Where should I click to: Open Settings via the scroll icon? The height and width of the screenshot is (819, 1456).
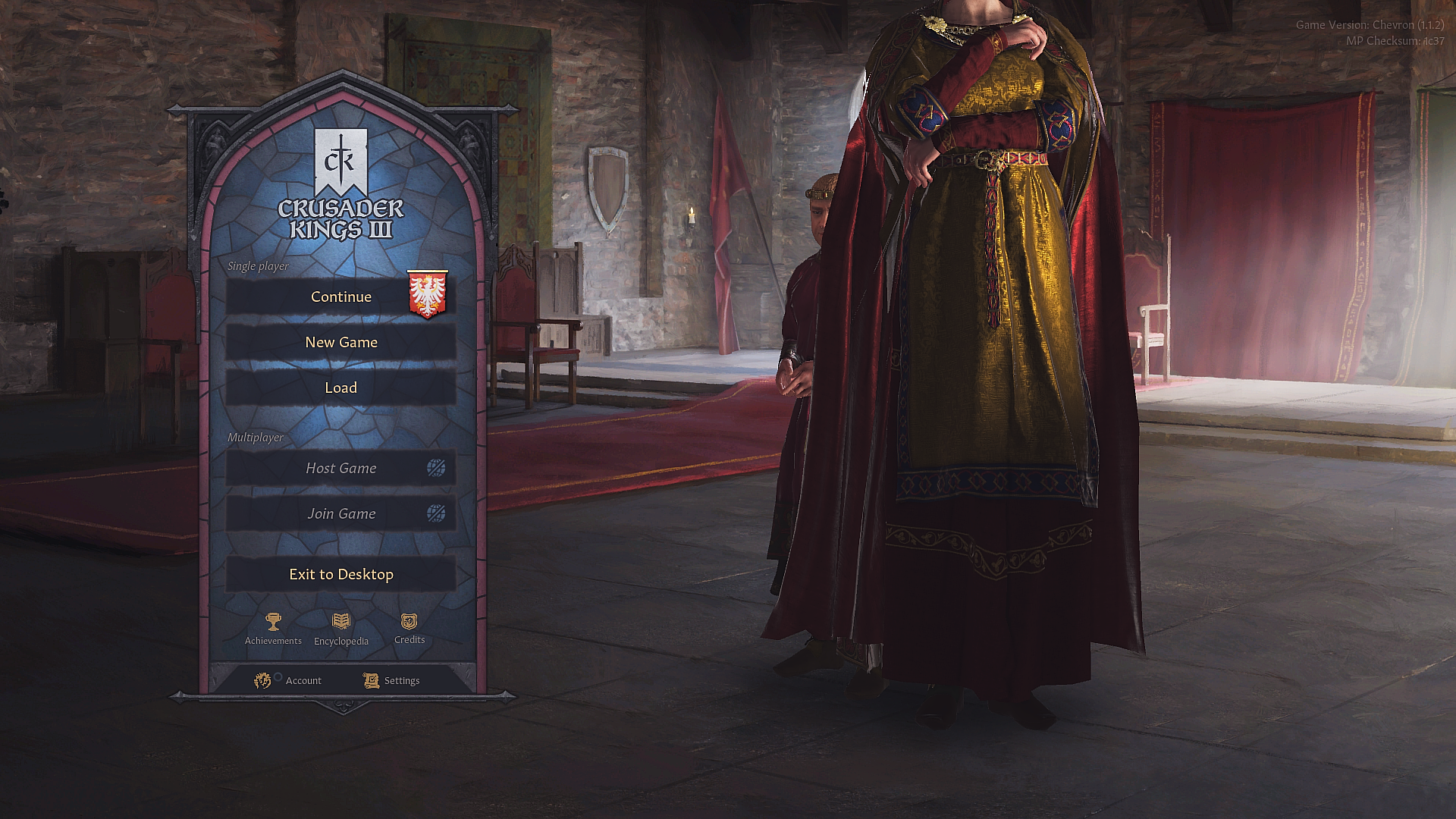pyautogui.click(x=371, y=679)
